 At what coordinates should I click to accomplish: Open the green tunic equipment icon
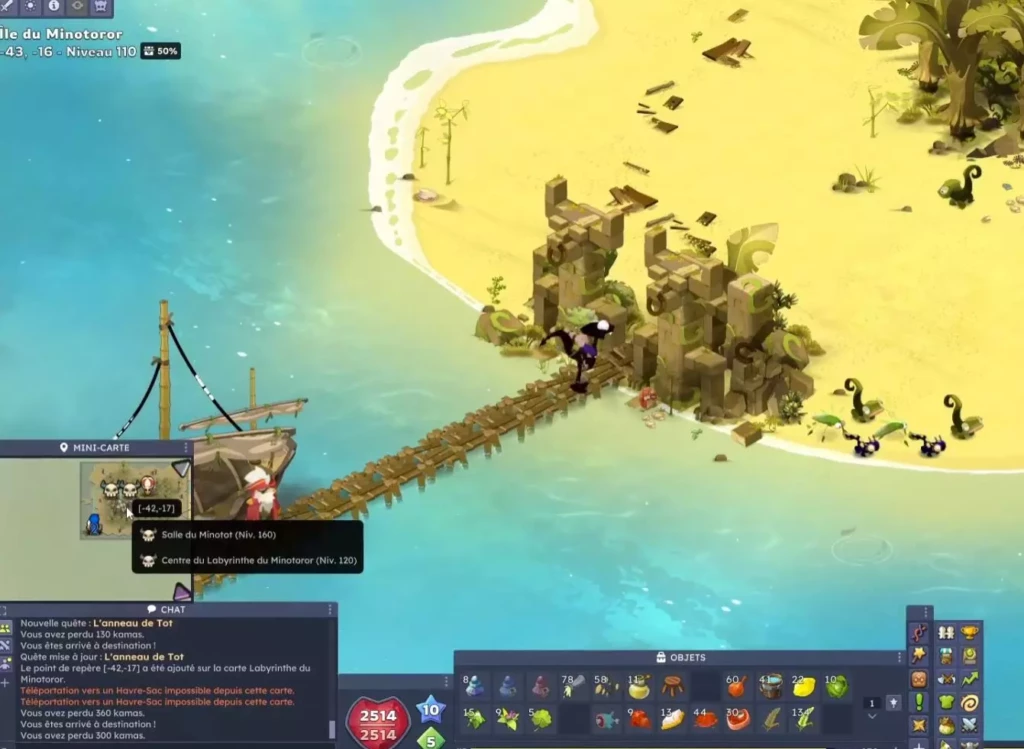click(945, 701)
